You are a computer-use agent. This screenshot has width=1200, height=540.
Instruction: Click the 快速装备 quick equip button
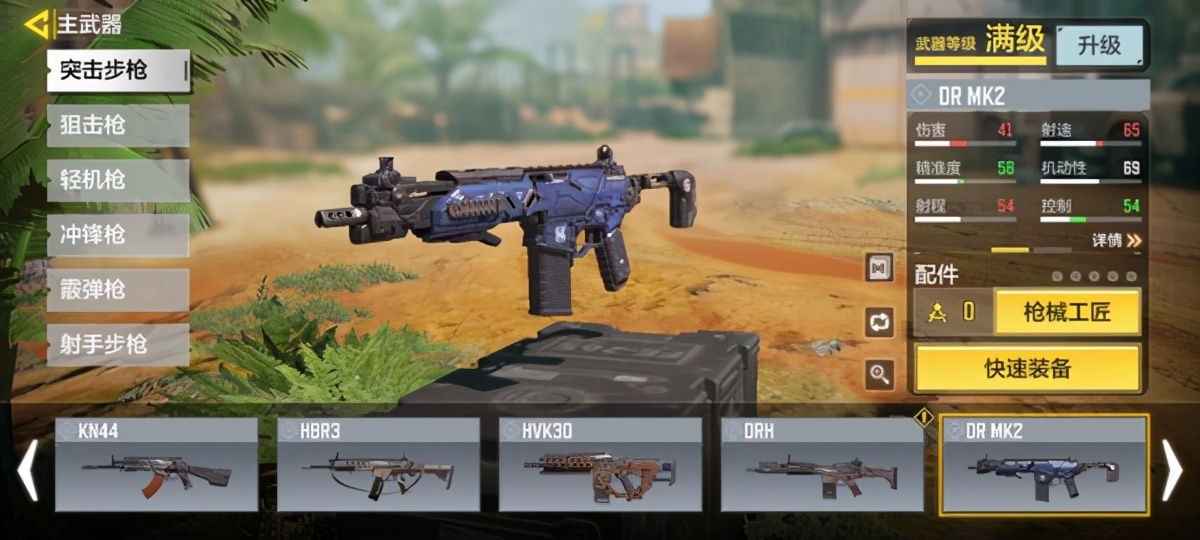click(x=1027, y=368)
